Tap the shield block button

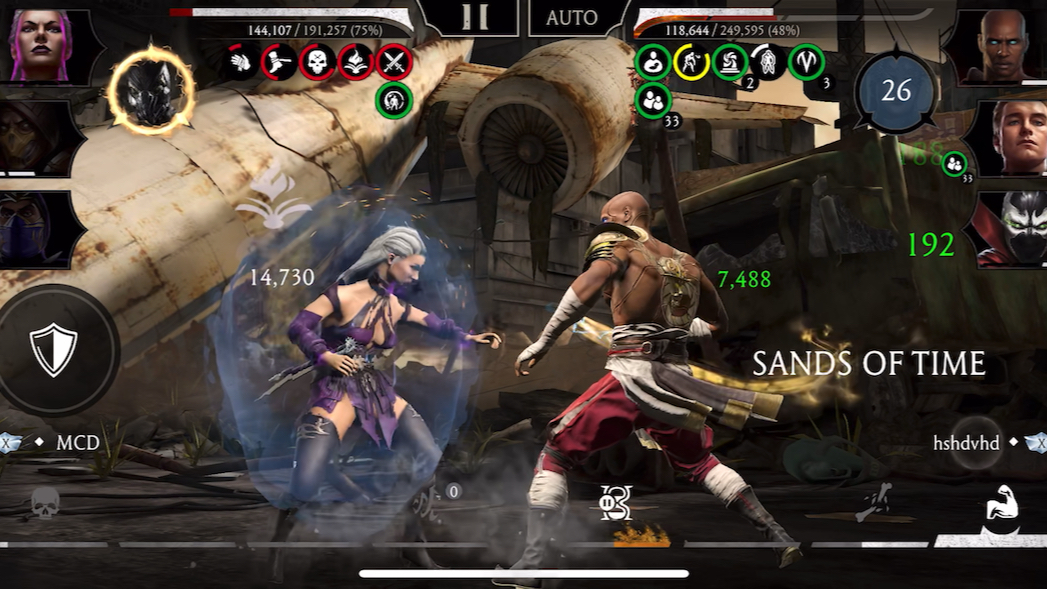[53, 349]
